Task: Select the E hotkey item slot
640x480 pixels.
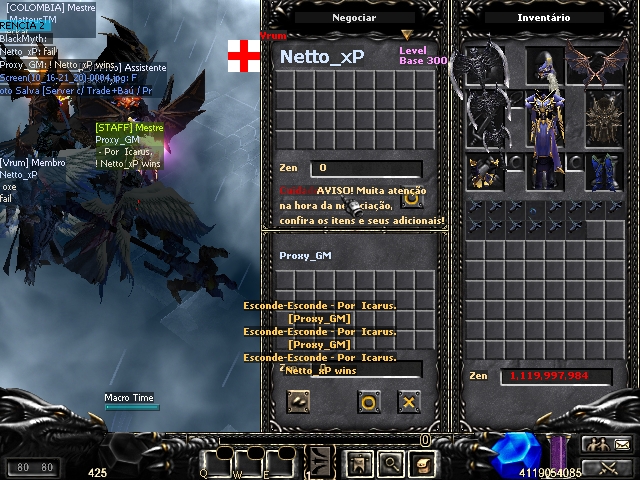Action: tap(281, 460)
